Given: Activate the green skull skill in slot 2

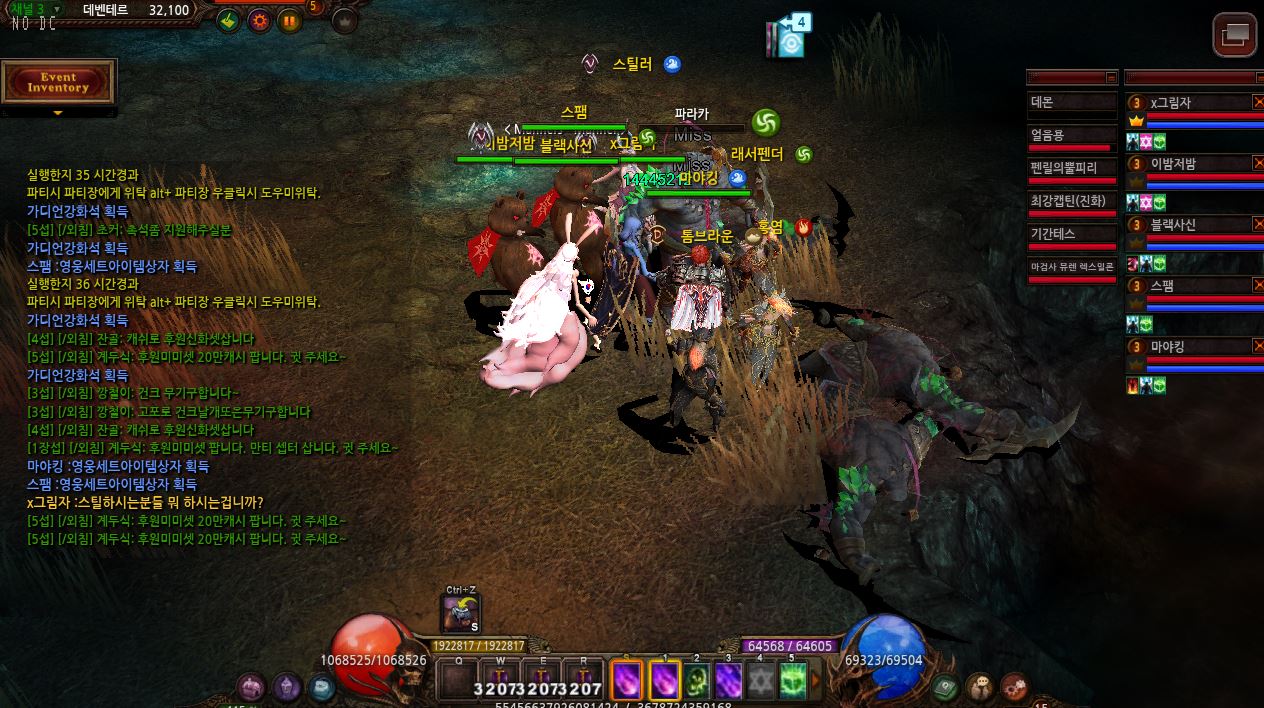Looking at the screenshot, I should pyautogui.click(x=697, y=681).
